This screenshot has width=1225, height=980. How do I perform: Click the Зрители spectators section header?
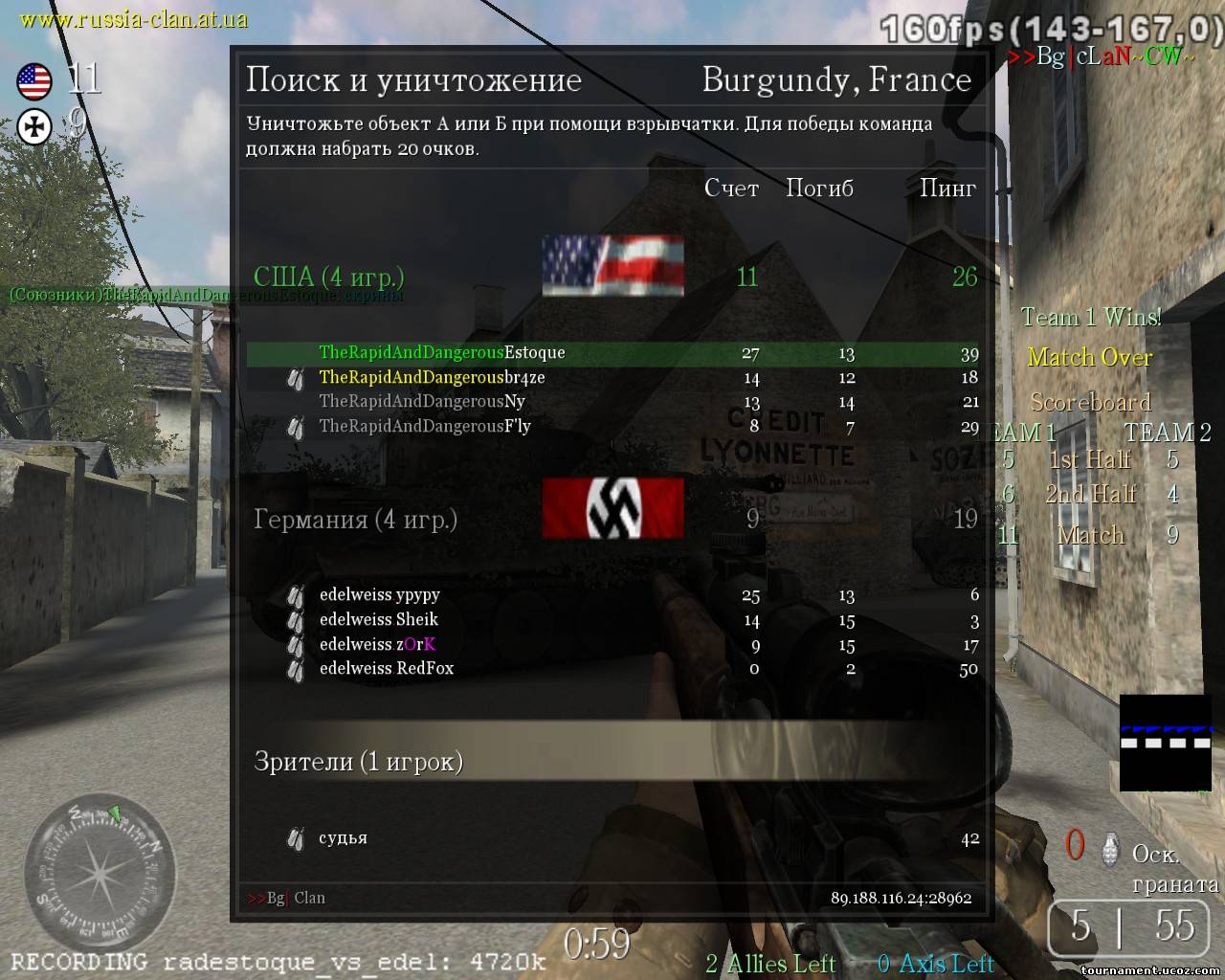pos(358,762)
